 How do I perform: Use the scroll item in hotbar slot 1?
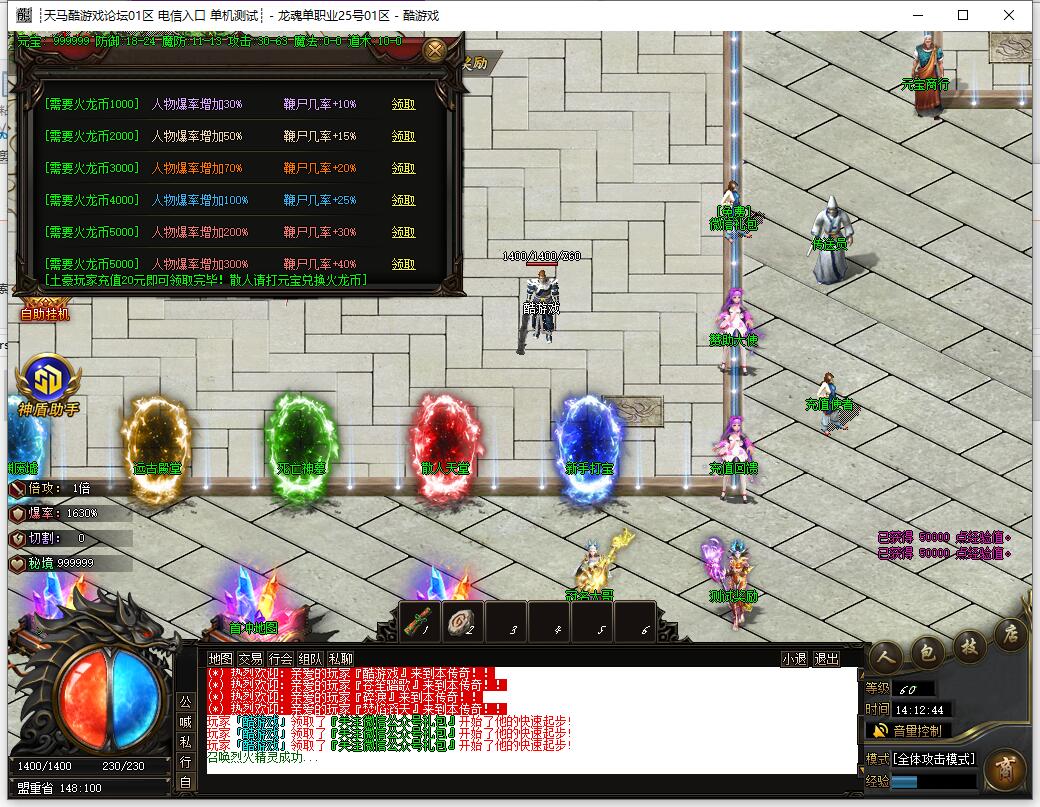(420, 621)
